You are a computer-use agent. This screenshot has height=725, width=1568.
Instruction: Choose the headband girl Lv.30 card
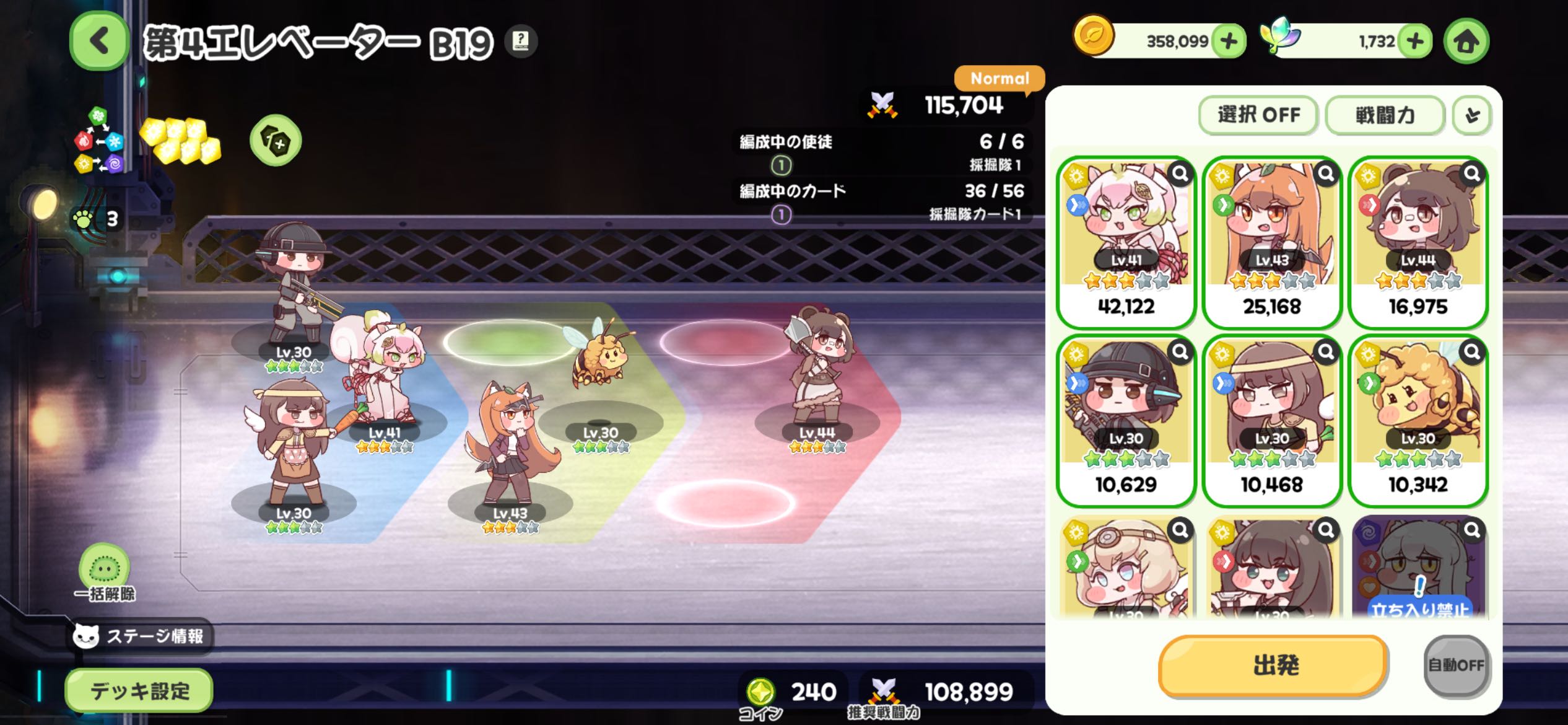(x=1272, y=420)
